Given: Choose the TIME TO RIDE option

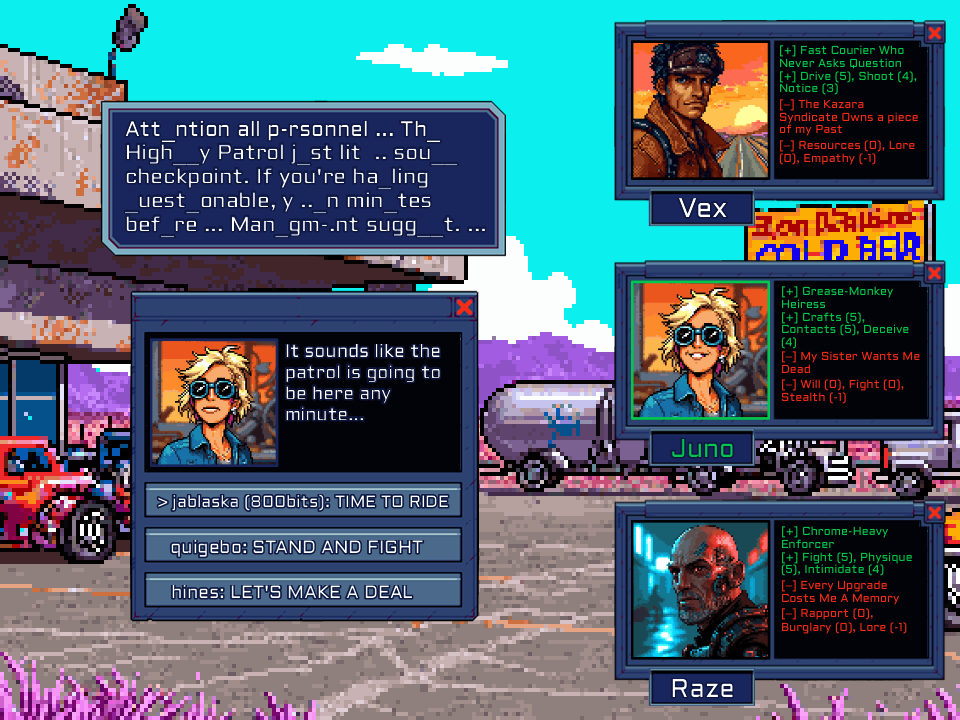Looking at the screenshot, I should click(303, 501).
